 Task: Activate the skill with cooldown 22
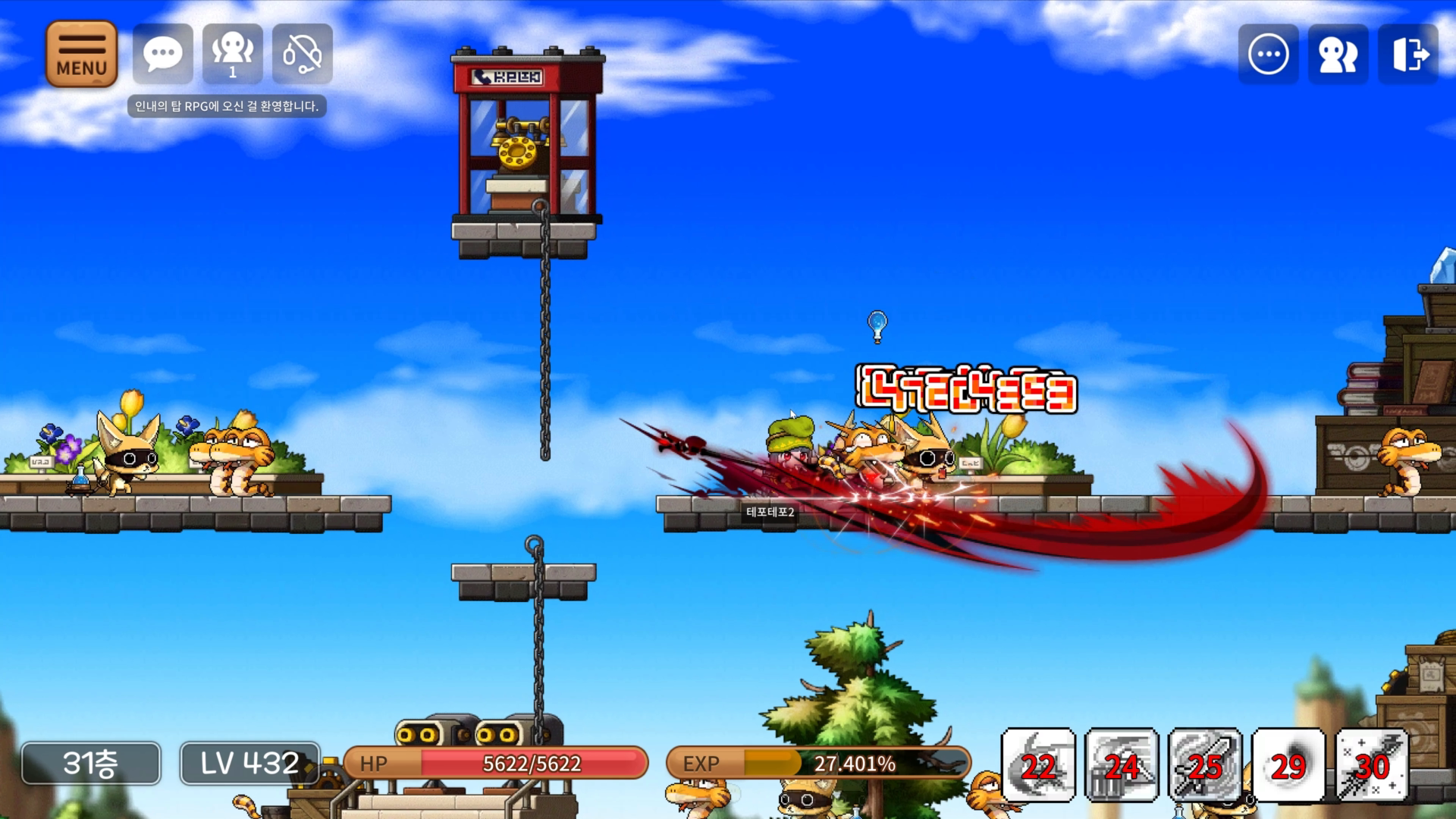click(x=1038, y=764)
